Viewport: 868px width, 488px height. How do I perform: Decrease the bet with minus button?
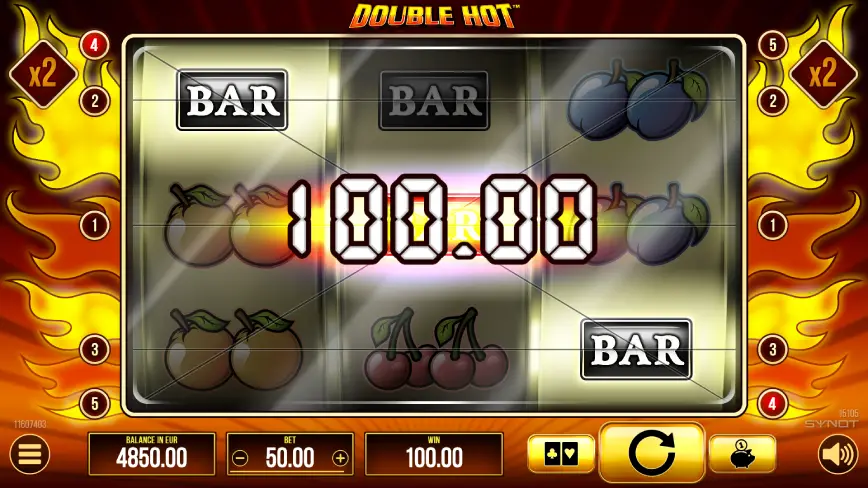pos(240,459)
